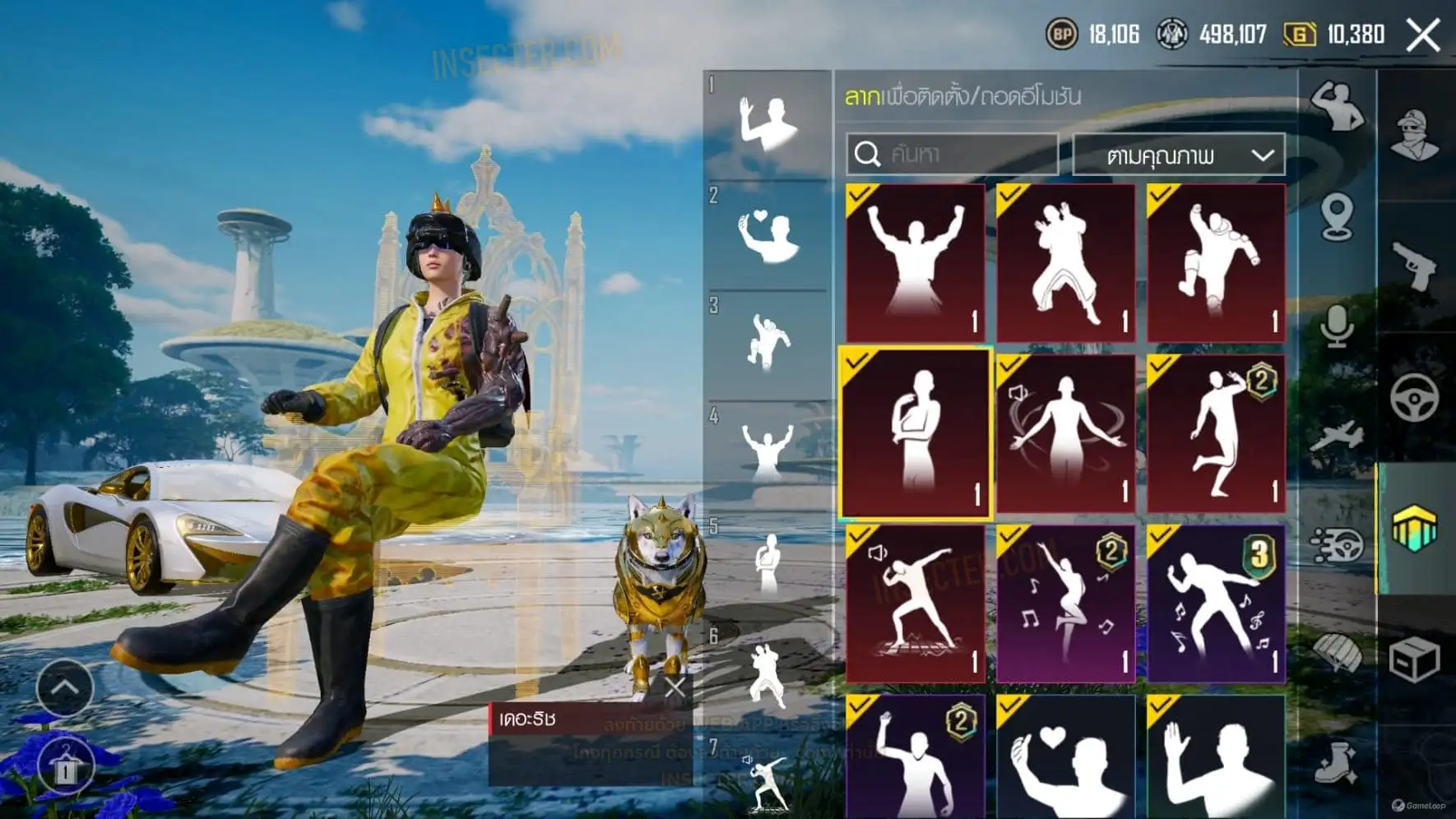Open the crate box category
Screen dimensions: 1456x819
1415,659
